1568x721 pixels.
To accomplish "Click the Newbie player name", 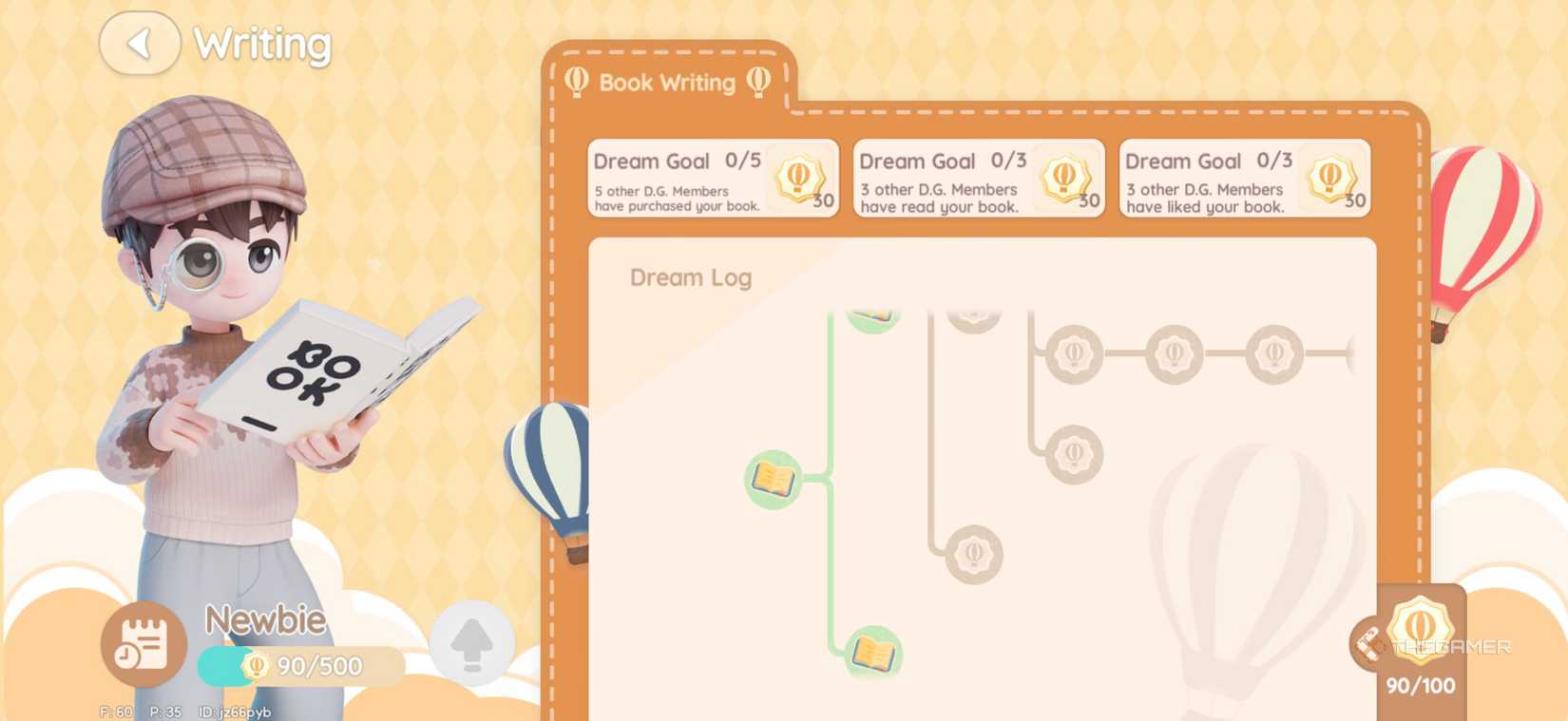I will [265, 619].
